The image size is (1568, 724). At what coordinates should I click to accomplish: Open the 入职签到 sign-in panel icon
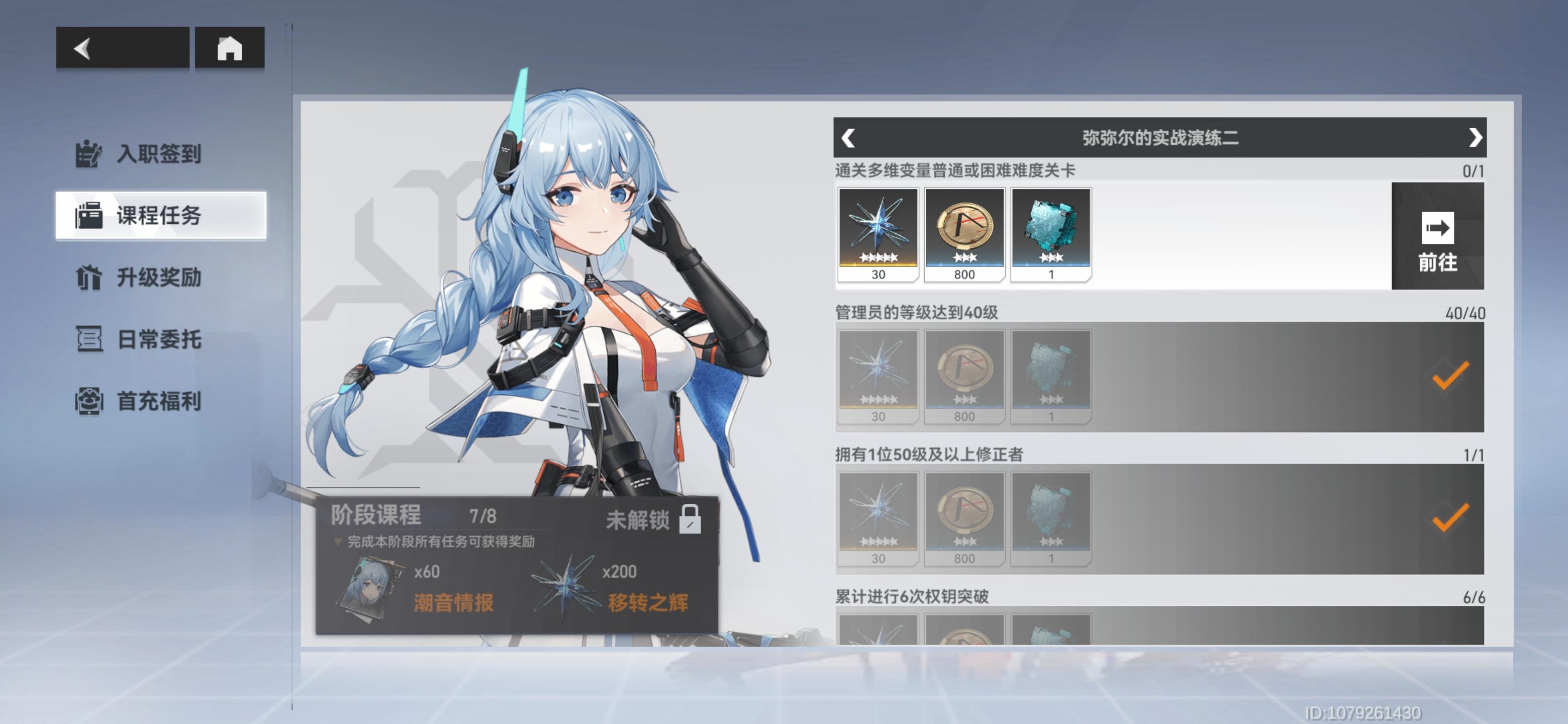tap(89, 154)
